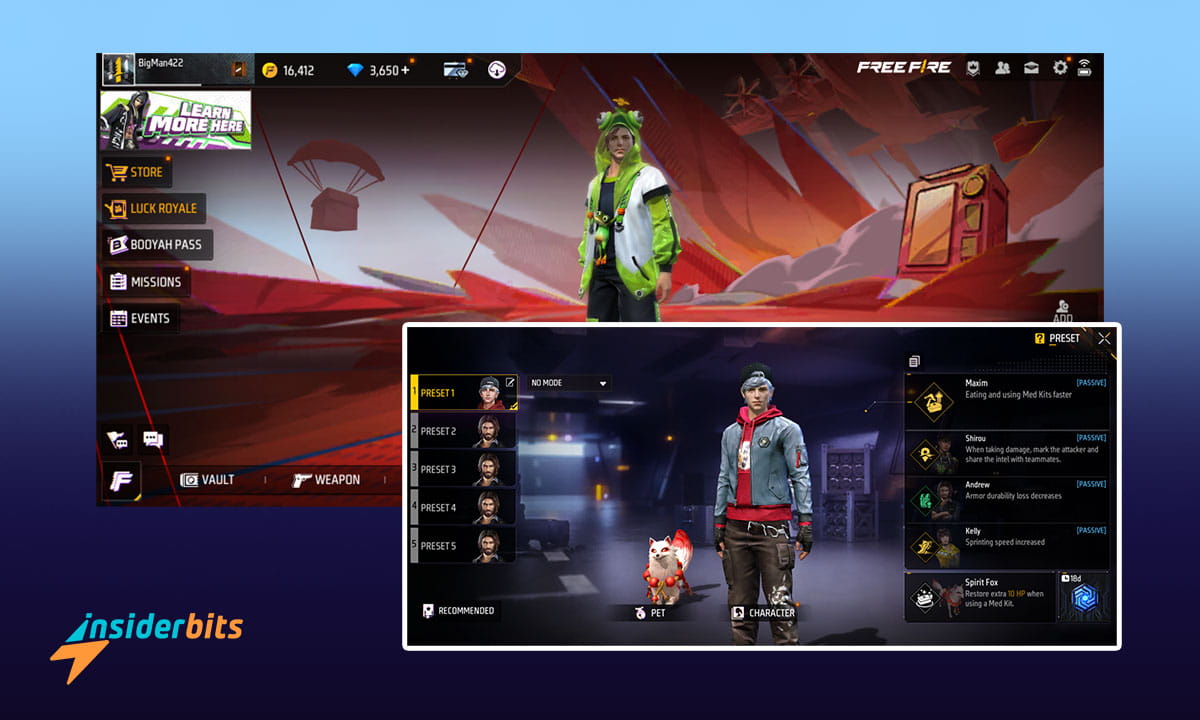Click the Recommended button
Viewport: 1200px width, 720px height.
459,610
